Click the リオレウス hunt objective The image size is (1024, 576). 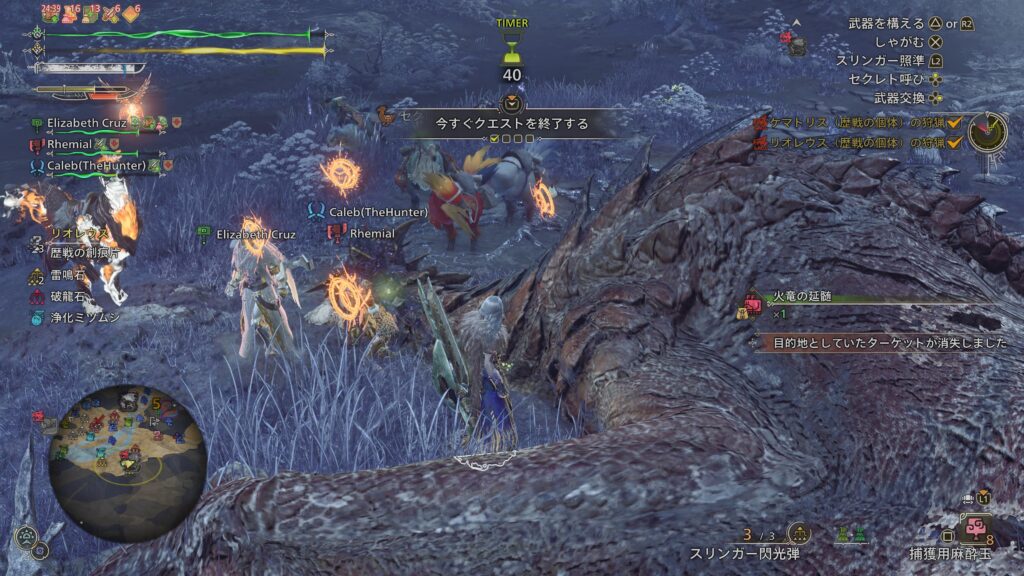pyautogui.click(x=849, y=143)
